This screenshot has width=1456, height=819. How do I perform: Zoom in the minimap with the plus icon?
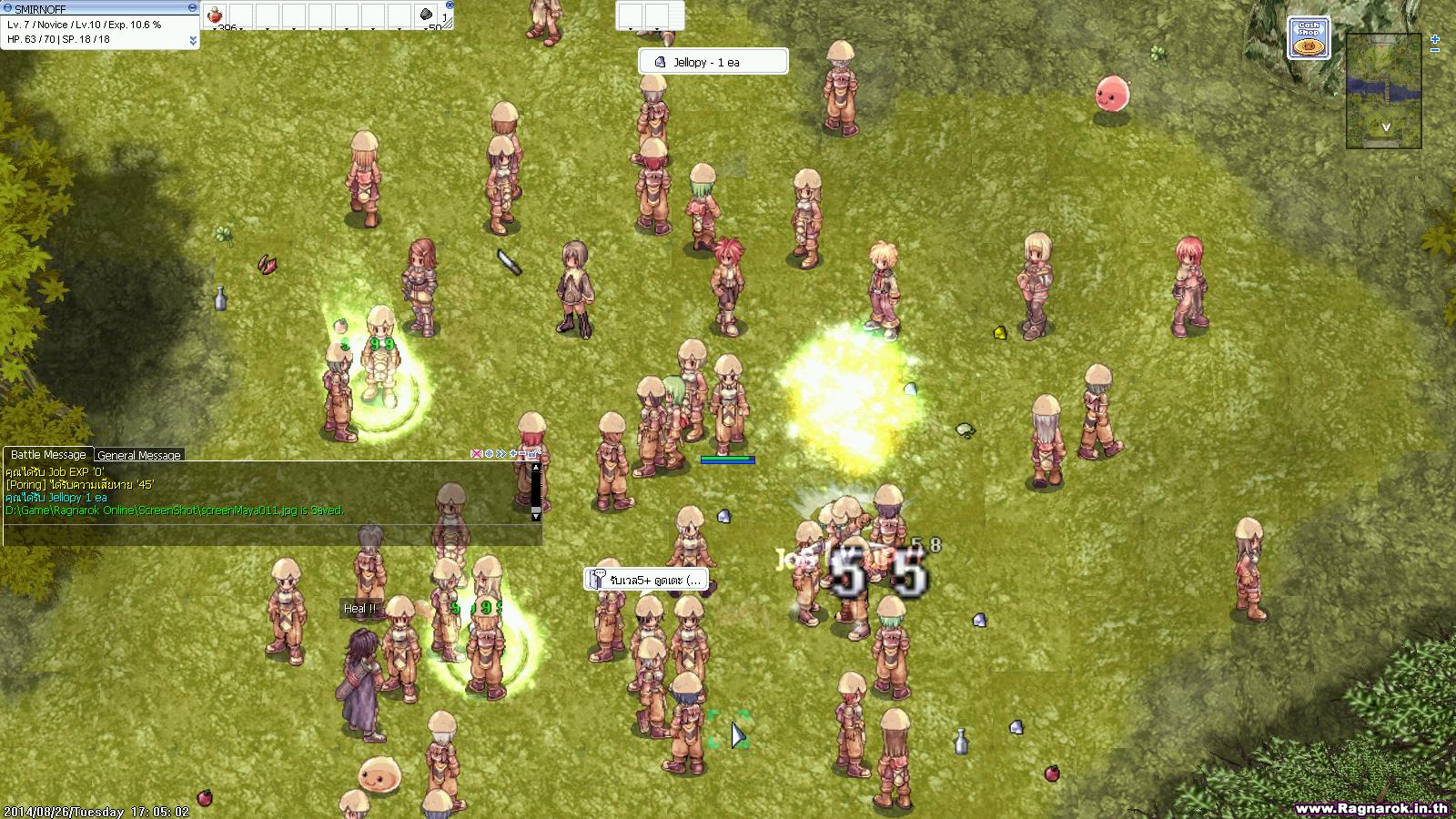pos(1435,39)
